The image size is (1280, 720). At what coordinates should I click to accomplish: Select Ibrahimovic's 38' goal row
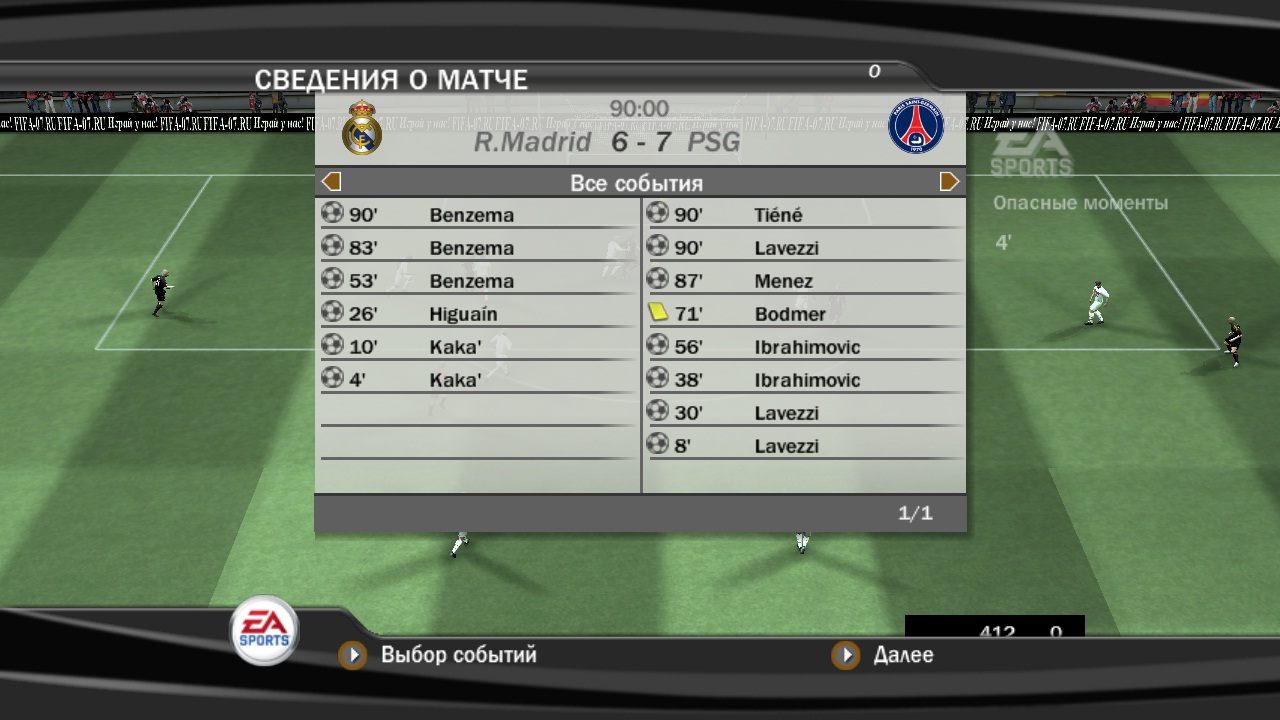point(803,380)
